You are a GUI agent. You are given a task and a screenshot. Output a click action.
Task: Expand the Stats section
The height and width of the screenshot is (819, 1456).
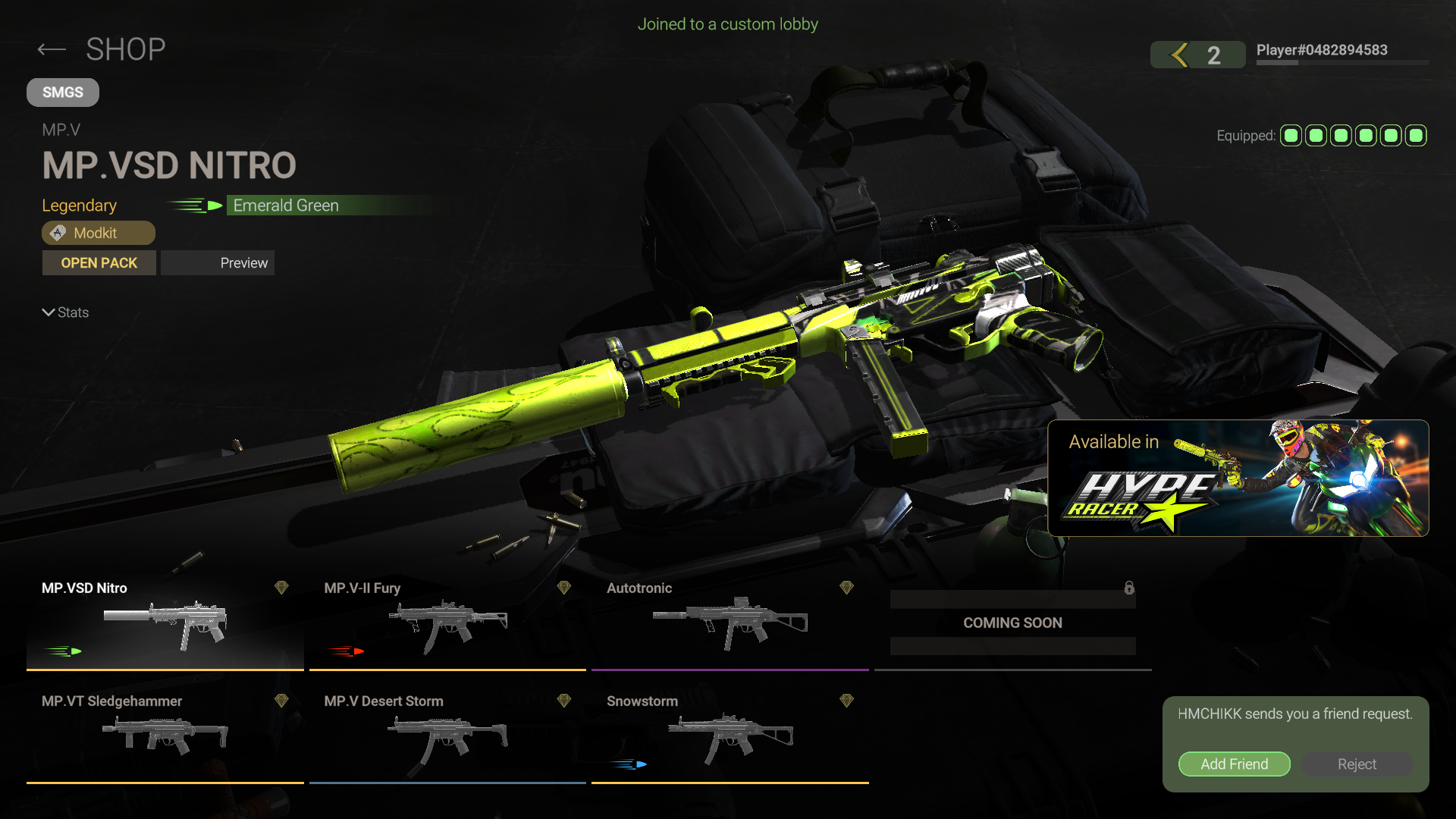click(x=65, y=312)
